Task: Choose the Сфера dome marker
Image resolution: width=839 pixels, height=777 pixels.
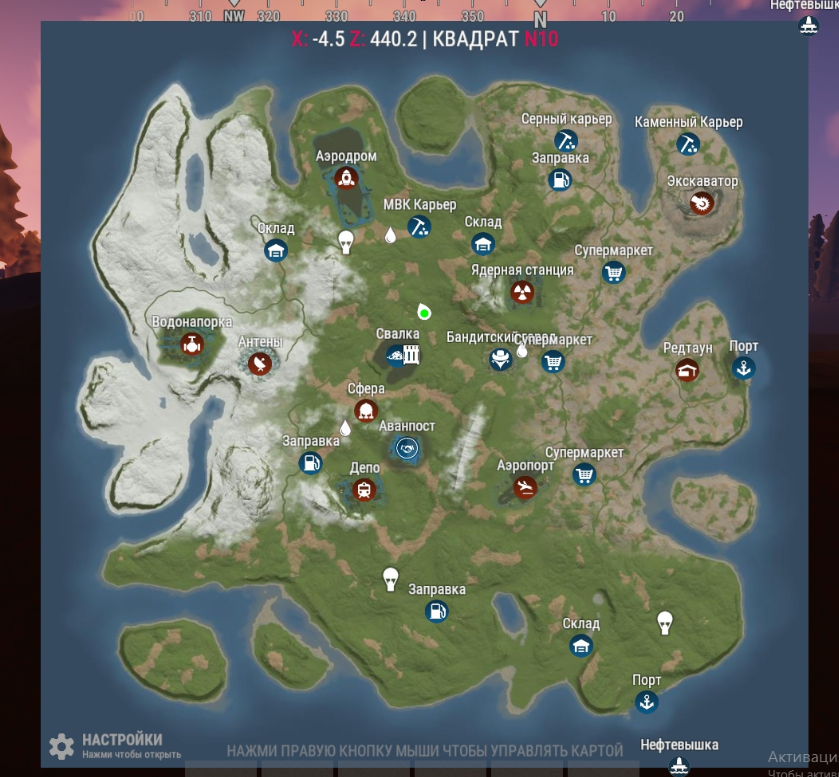Action: [x=365, y=410]
